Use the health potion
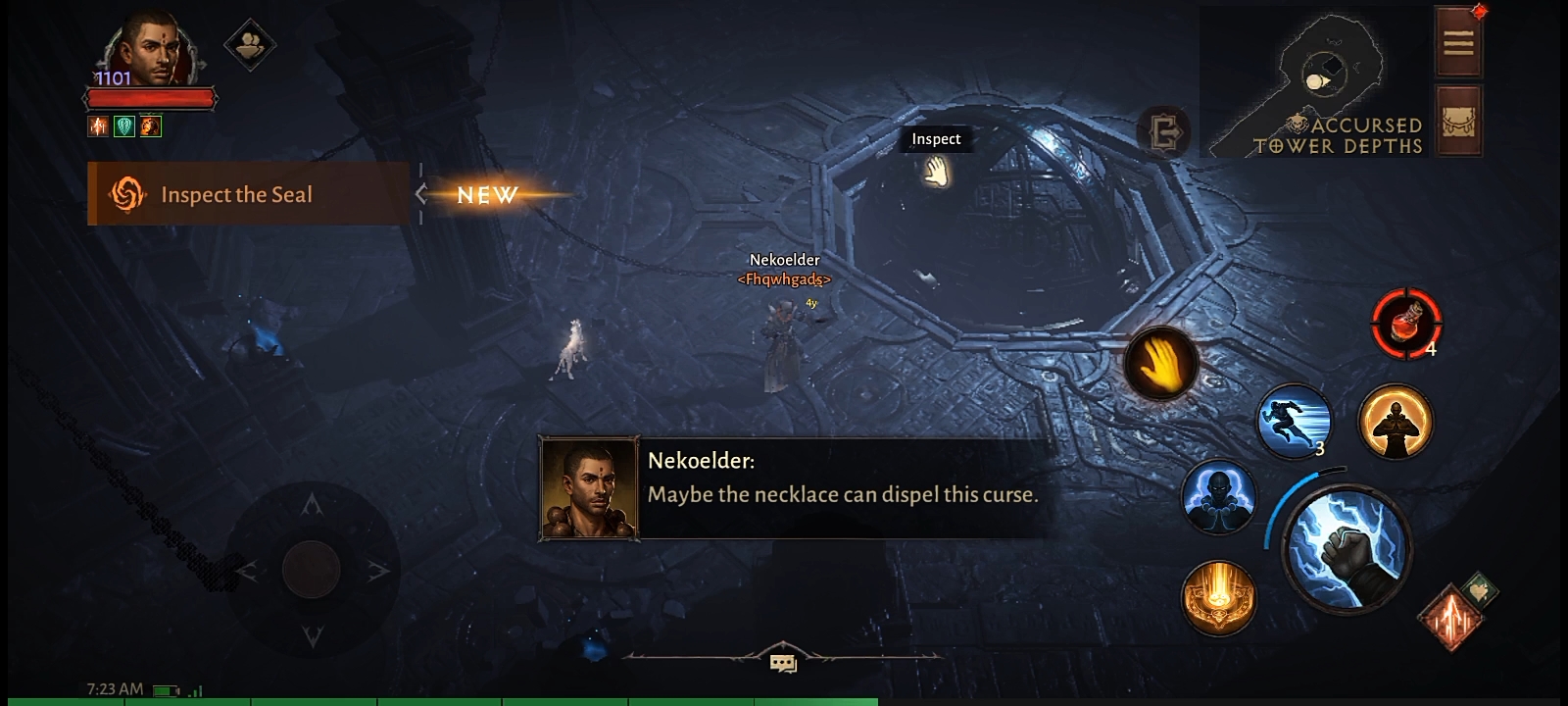The image size is (1568, 706). pyautogui.click(x=1405, y=323)
